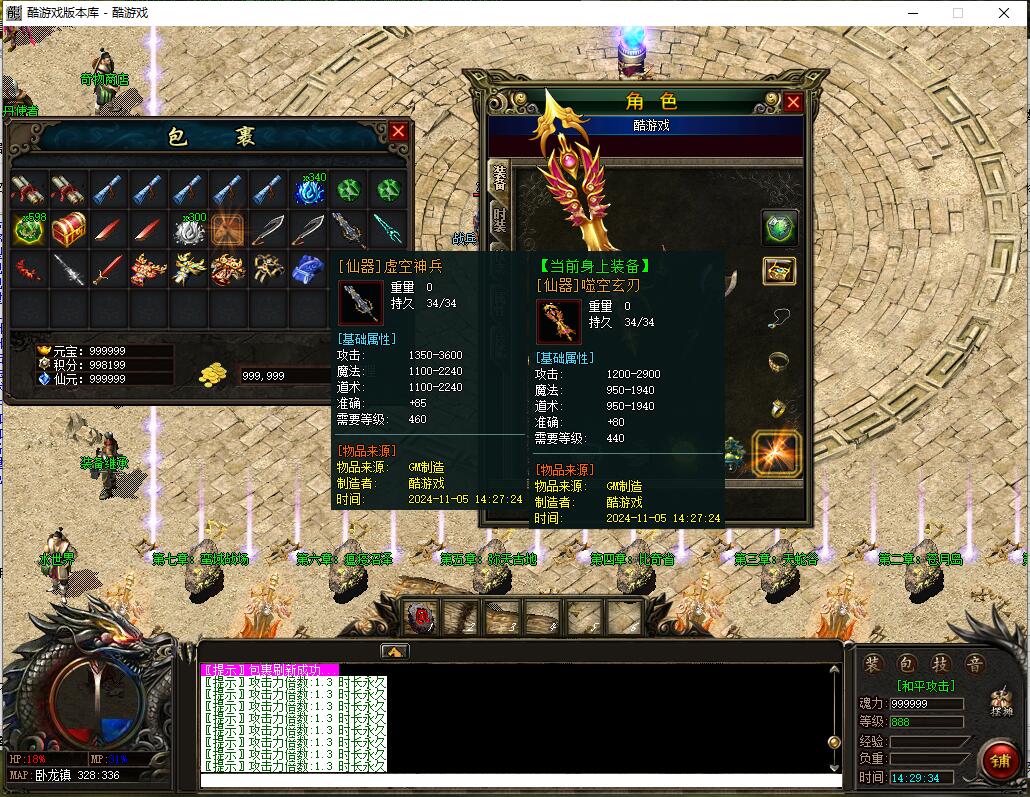Expand the chat box with up arrow
The height and width of the screenshot is (797, 1030).
tap(394, 652)
